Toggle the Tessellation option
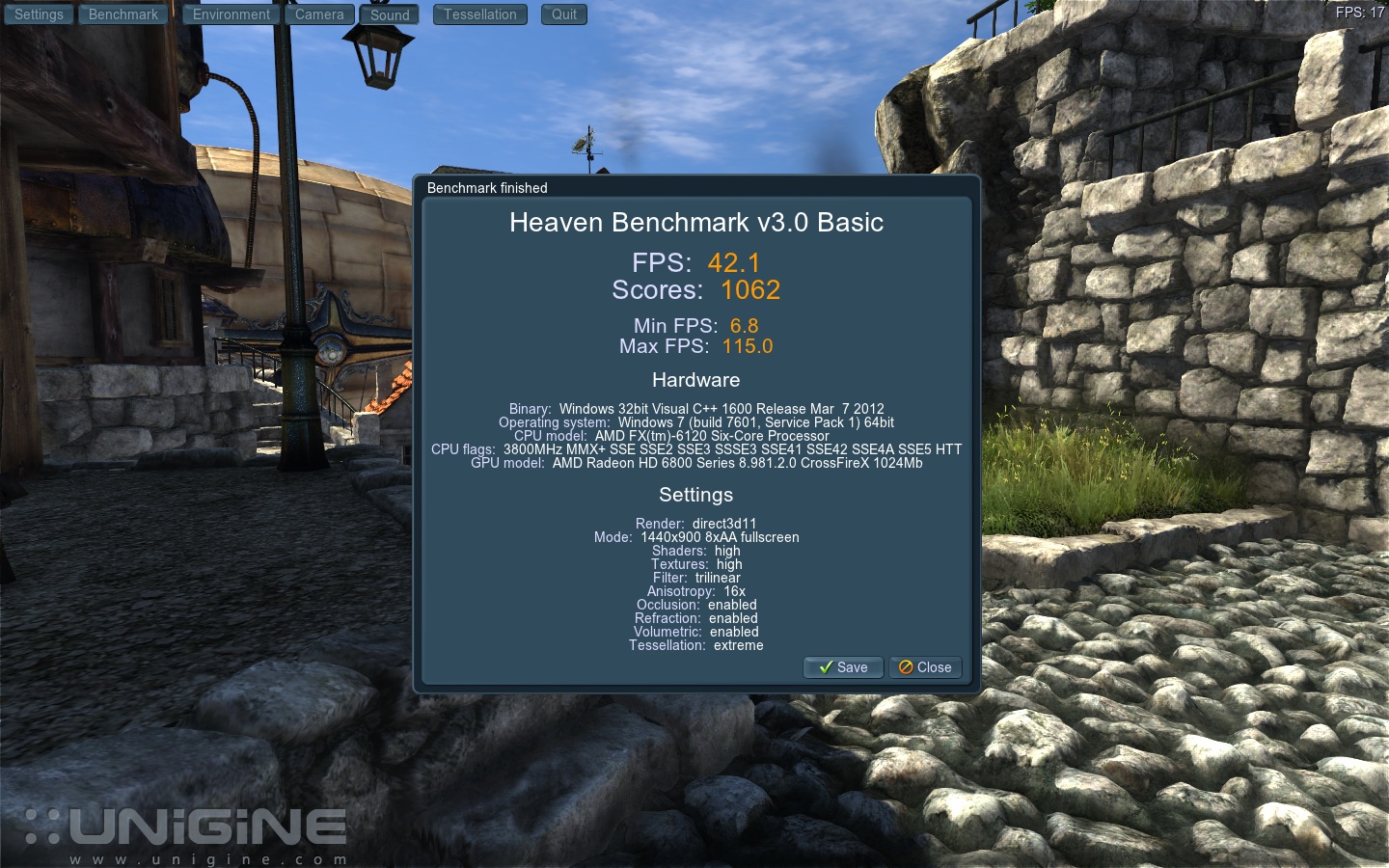1389x868 pixels. click(x=480, y=14)
